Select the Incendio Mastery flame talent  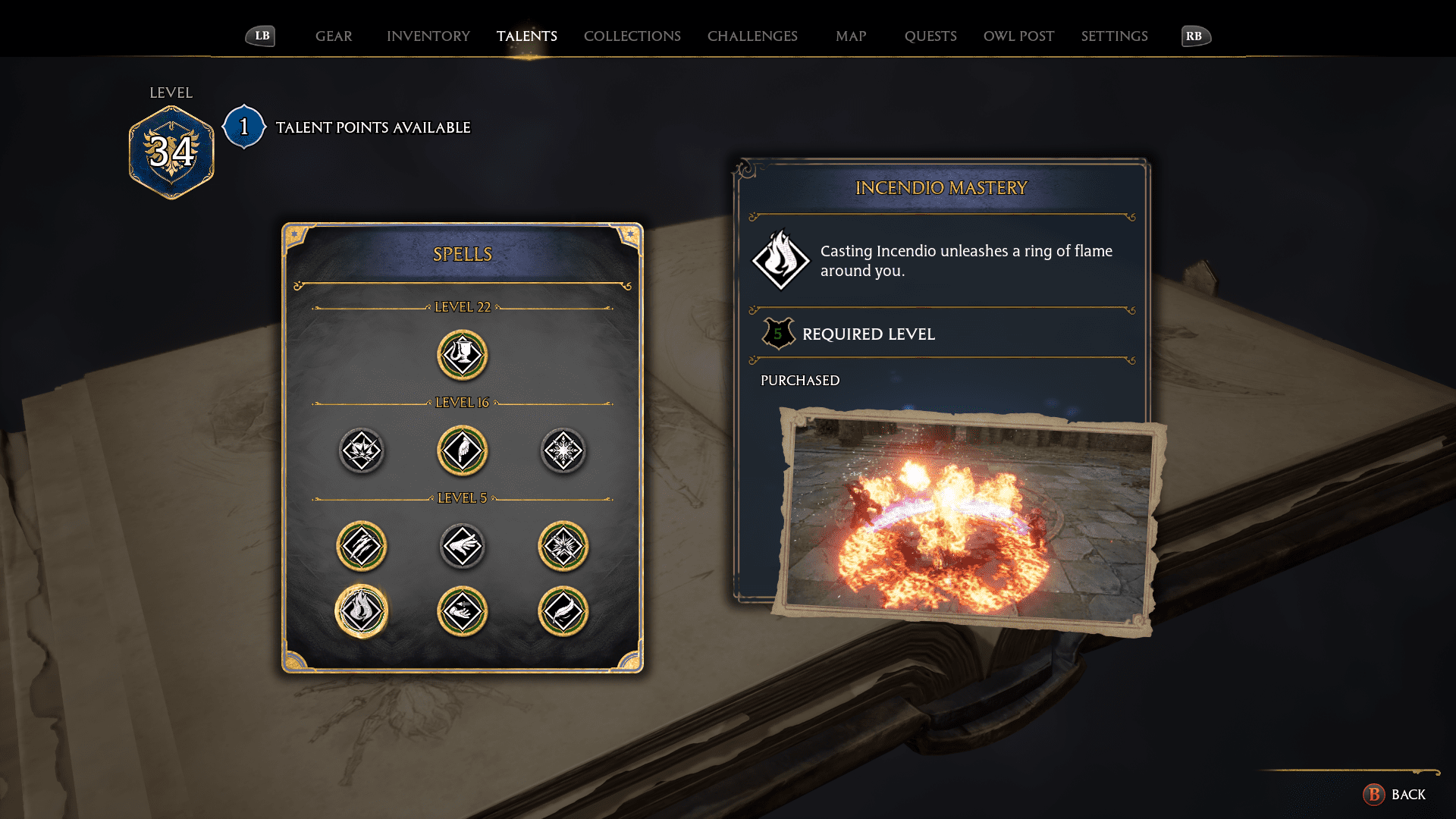coord(361,611)
